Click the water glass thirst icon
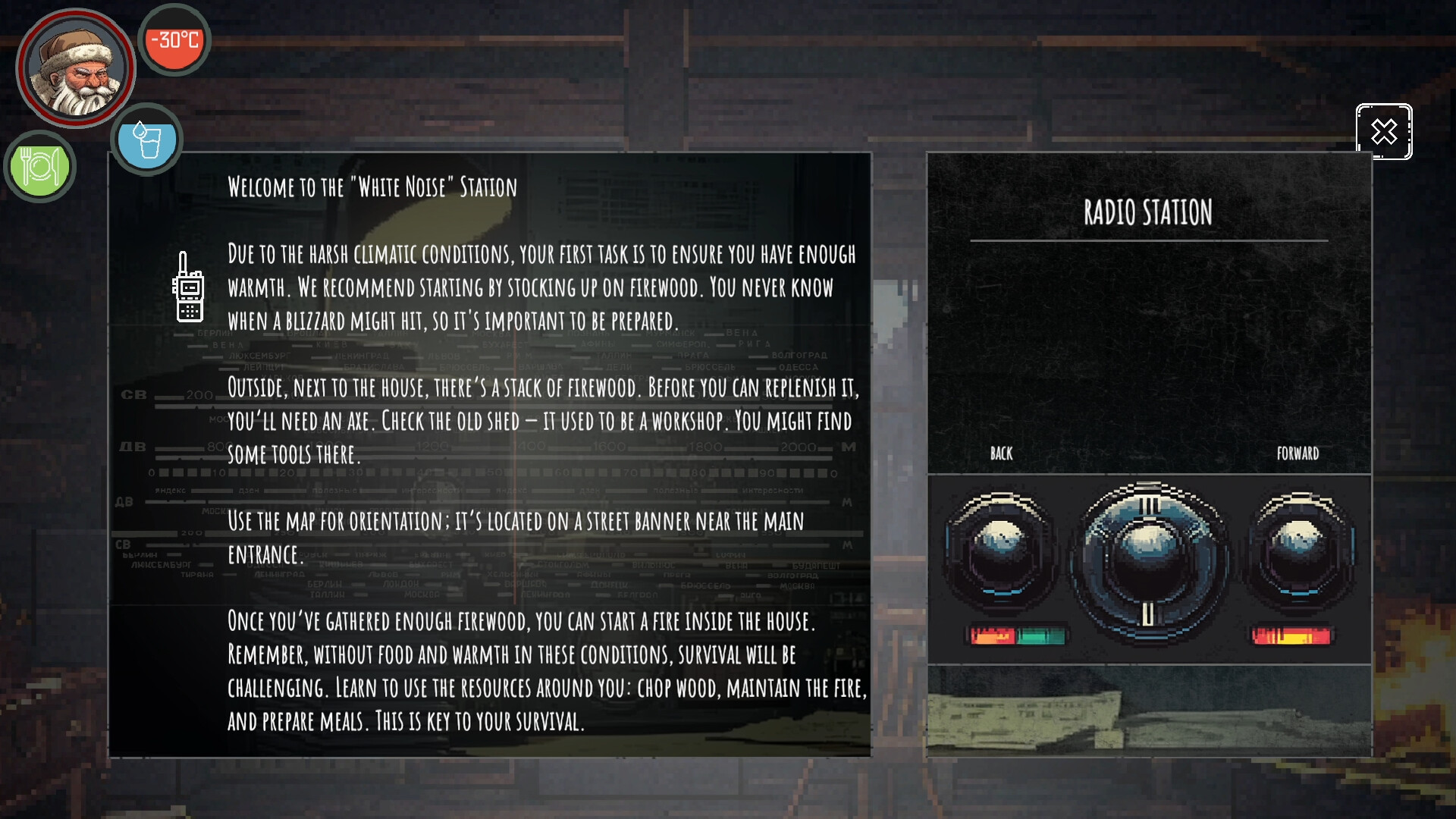 [146, 140]
